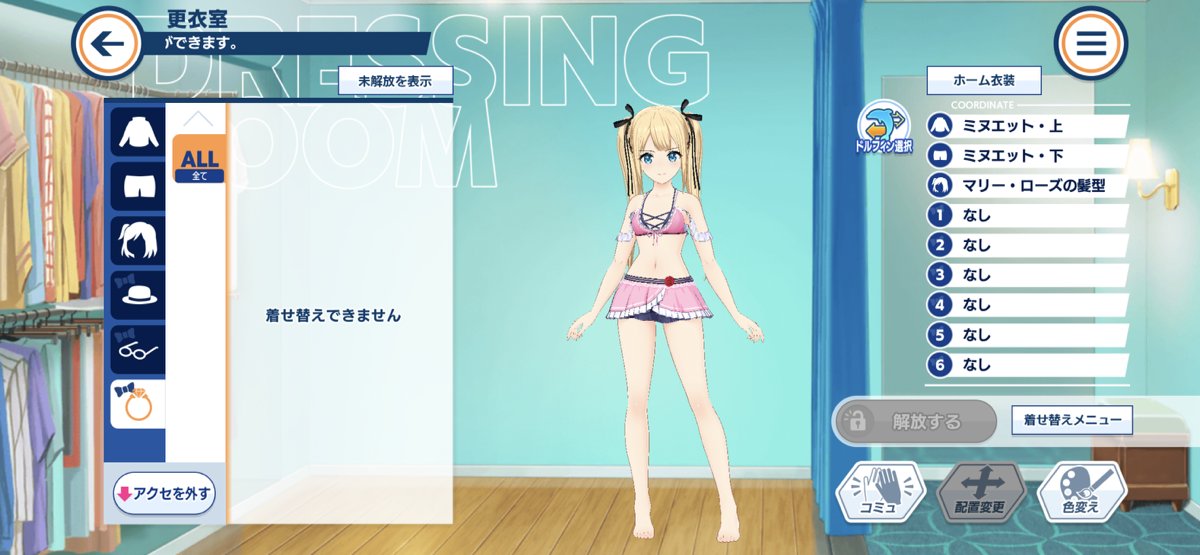Click the アクセを外す button
This screenshot has width=1200, height=555.
164,493
